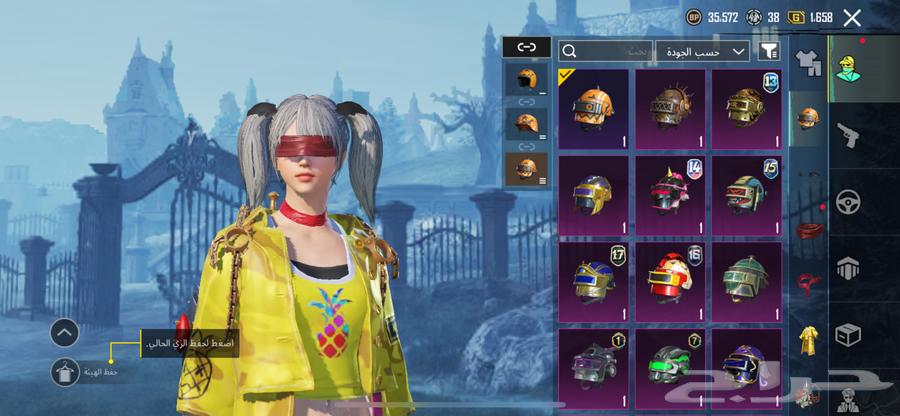Choose the red helmet with badge 16
This screenshot has height=416, width=900.
point(670,278)
